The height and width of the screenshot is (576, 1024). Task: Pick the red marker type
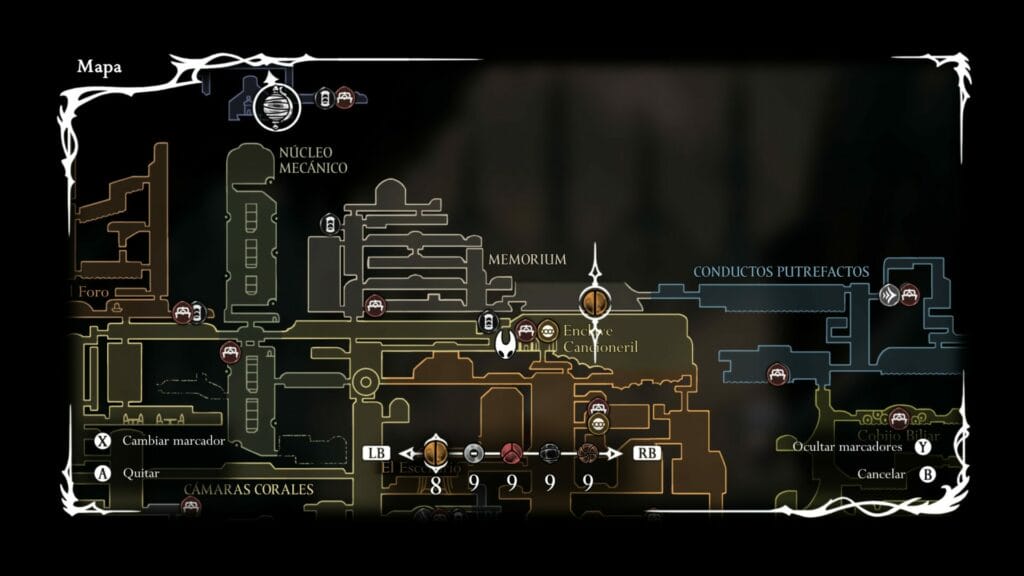coord(511,453)
